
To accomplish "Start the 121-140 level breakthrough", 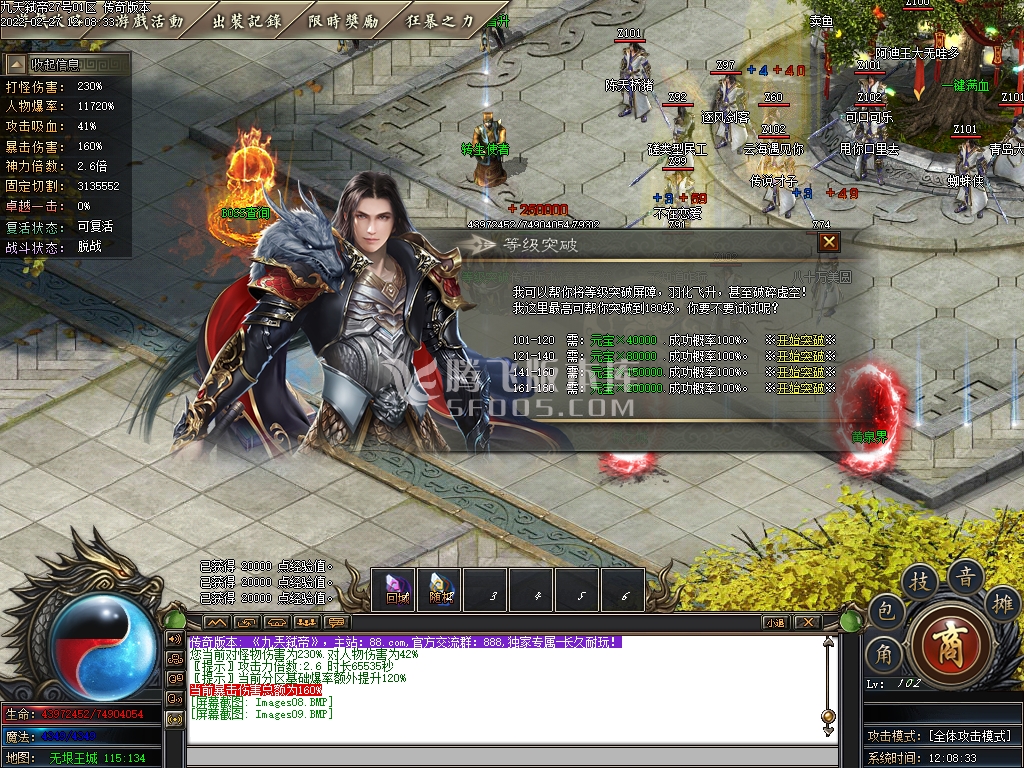I will [799, 356].
